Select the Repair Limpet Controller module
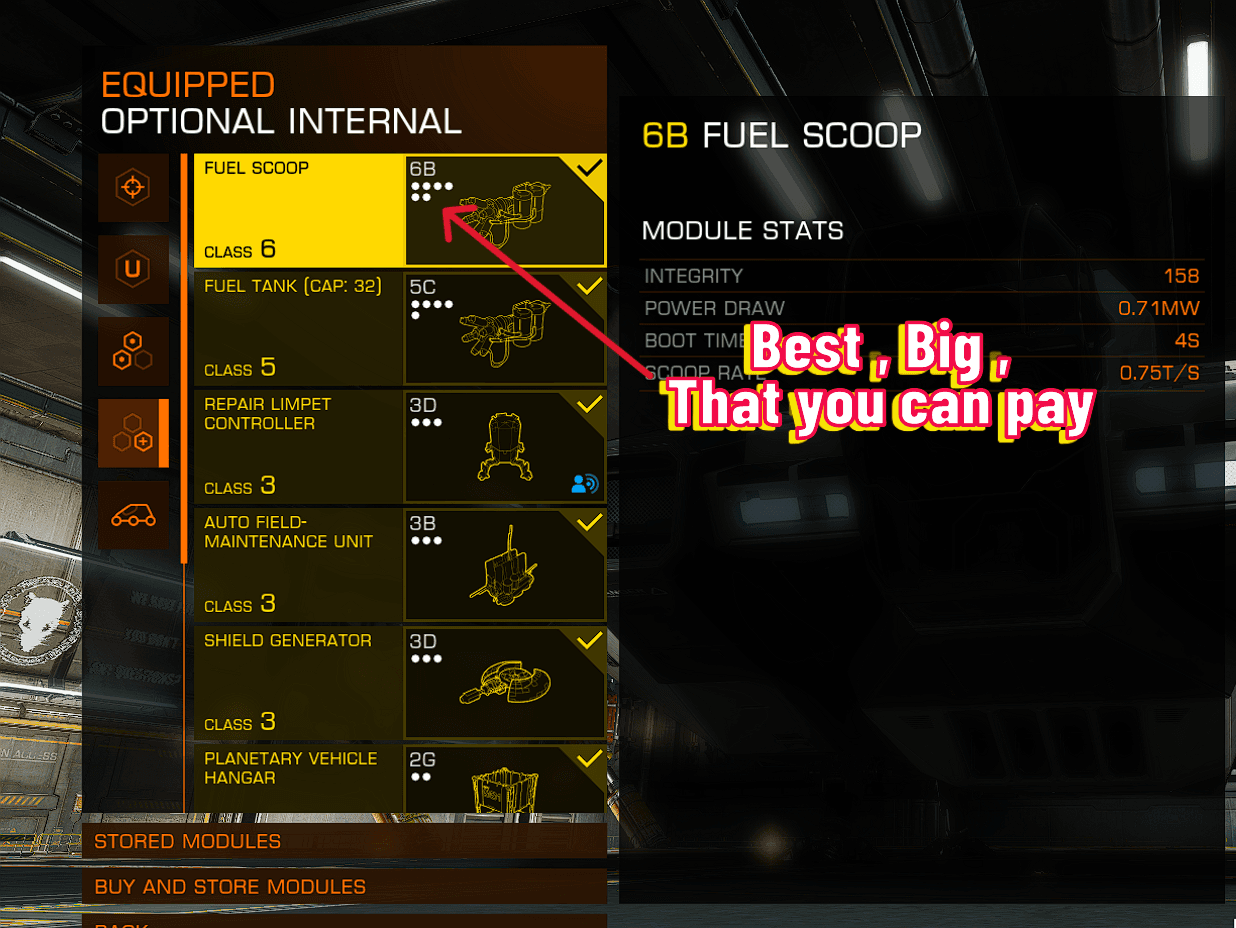Viewport: 1236px width, 928px height. tap(399, 446)
